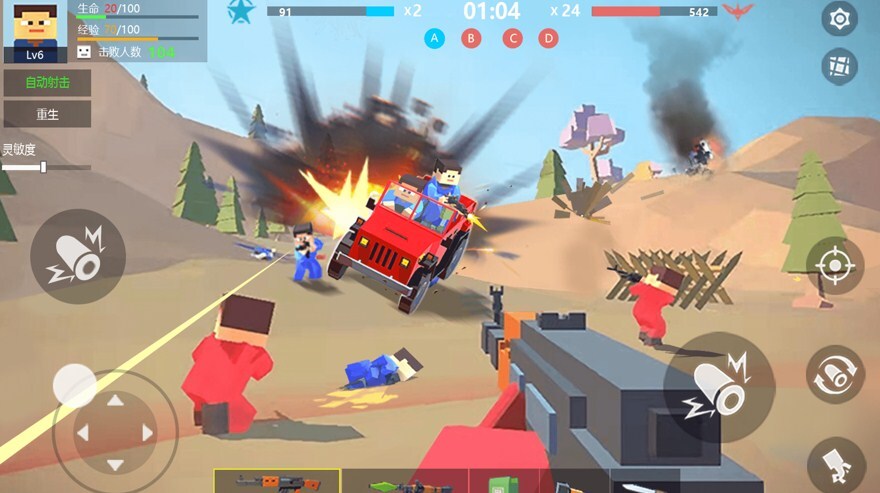Reload with the circular arrows bullet button
Image resolution: width=880 pixels, height=493 pixels.
coord(834,374)
